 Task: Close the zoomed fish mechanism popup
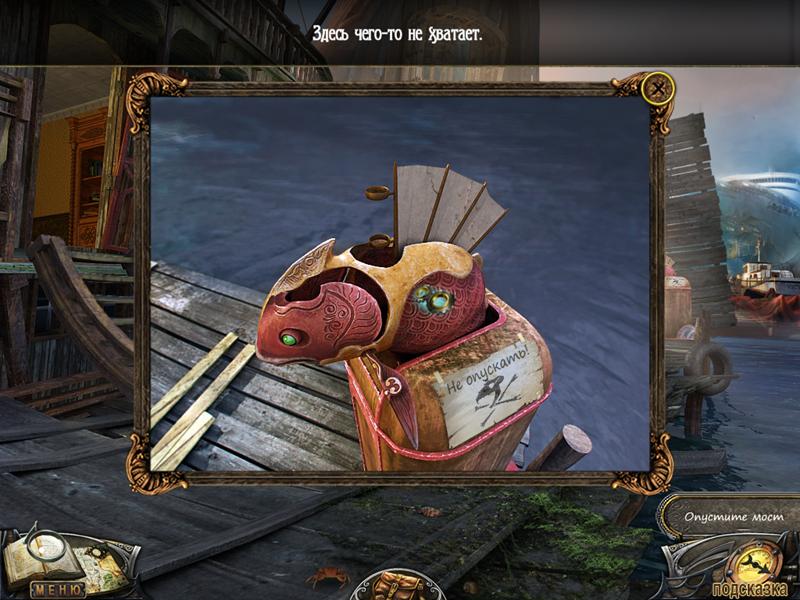[x=658, y=89]
